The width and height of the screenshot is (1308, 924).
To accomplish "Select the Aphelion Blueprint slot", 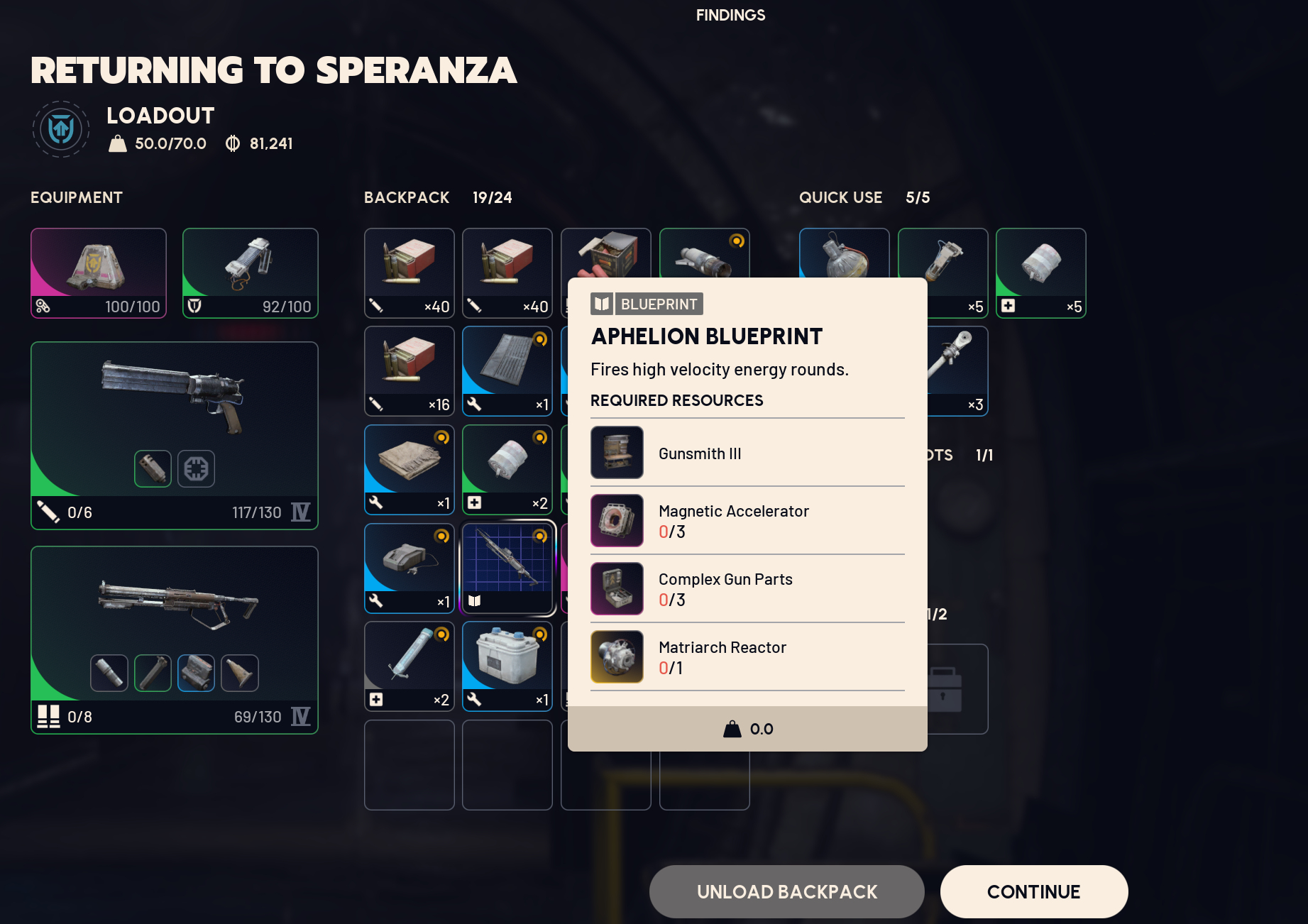I will [507, 568].
